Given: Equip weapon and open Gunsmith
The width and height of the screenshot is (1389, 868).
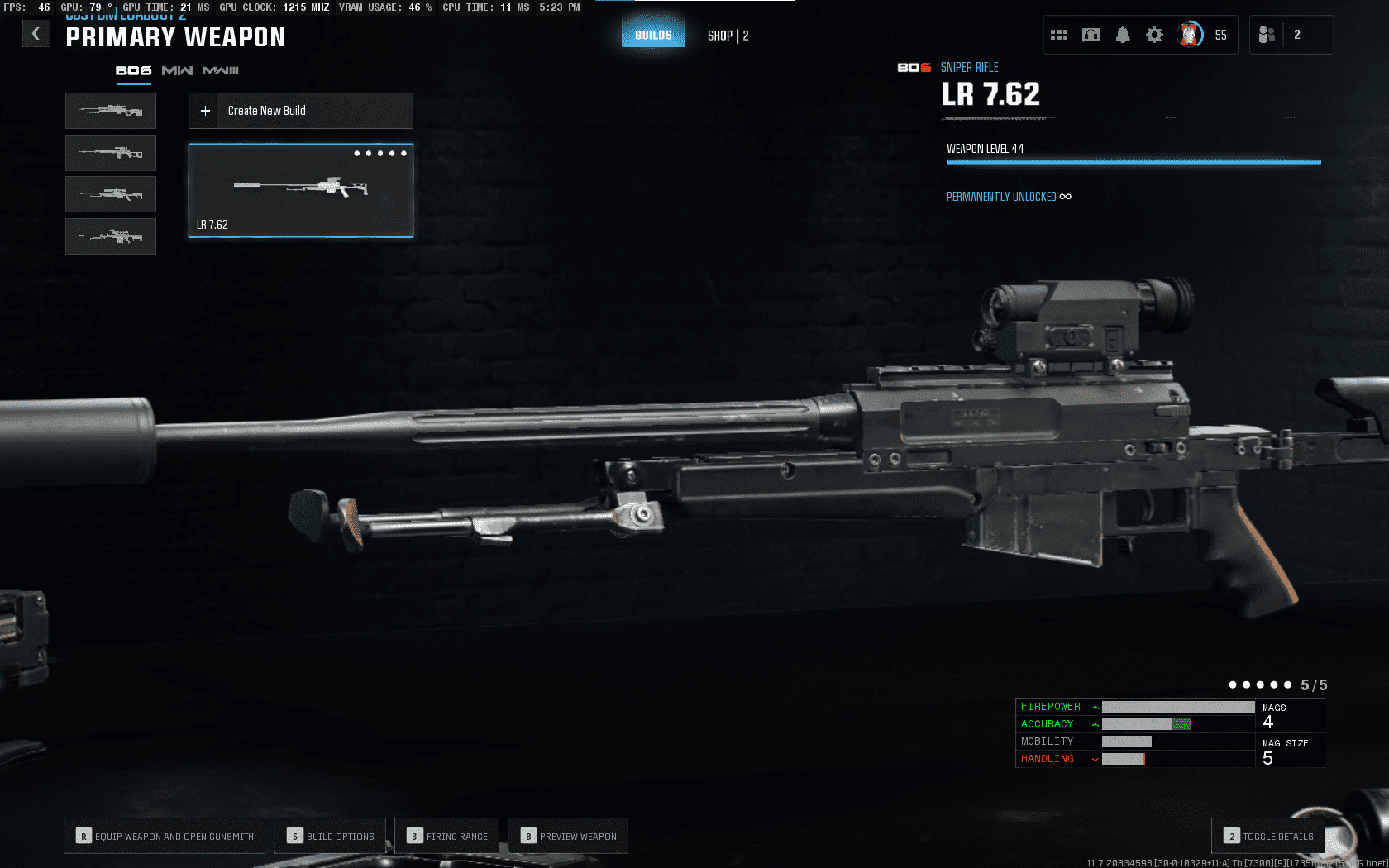Looking at the screenshot, I should [165, 836].
